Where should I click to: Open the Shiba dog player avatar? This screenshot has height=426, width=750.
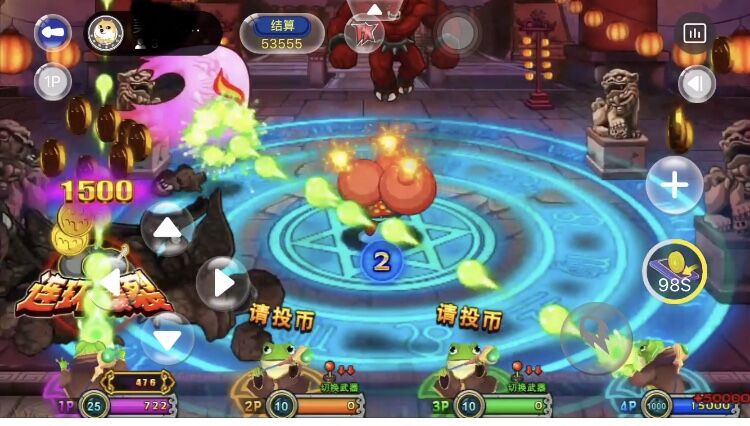(105, 33)
